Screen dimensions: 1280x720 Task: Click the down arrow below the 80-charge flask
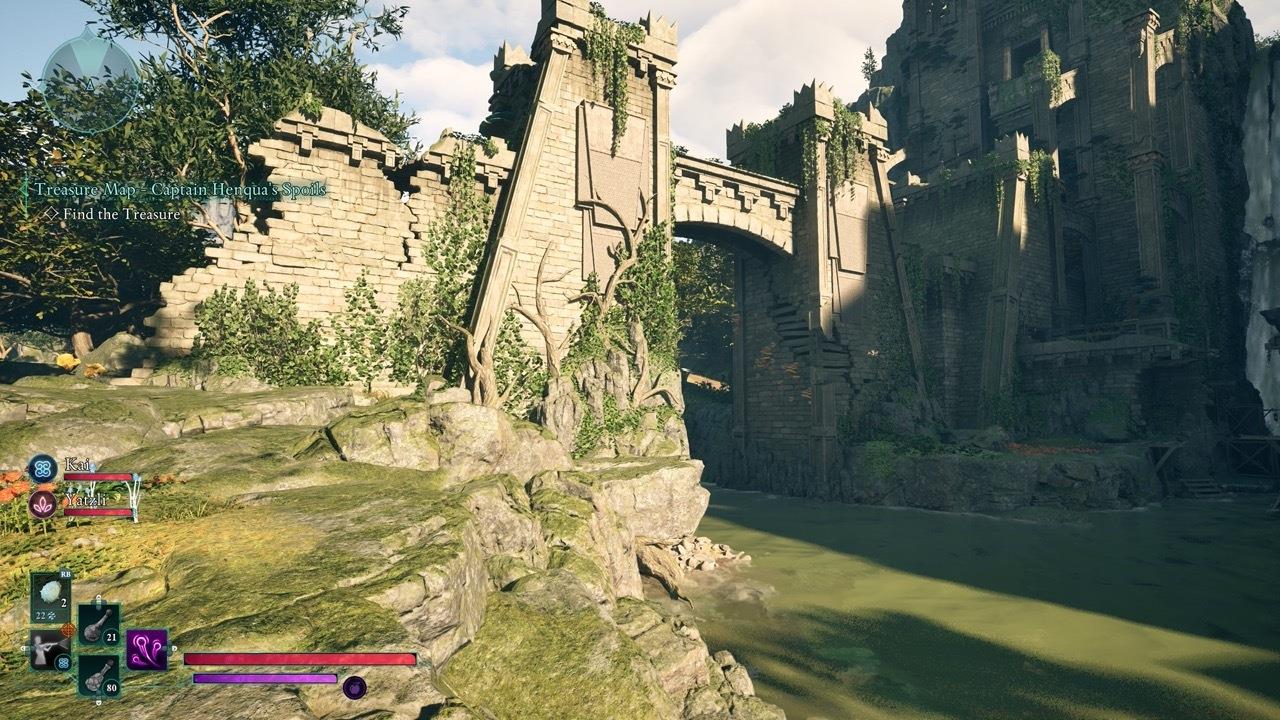tap(98, 701)
